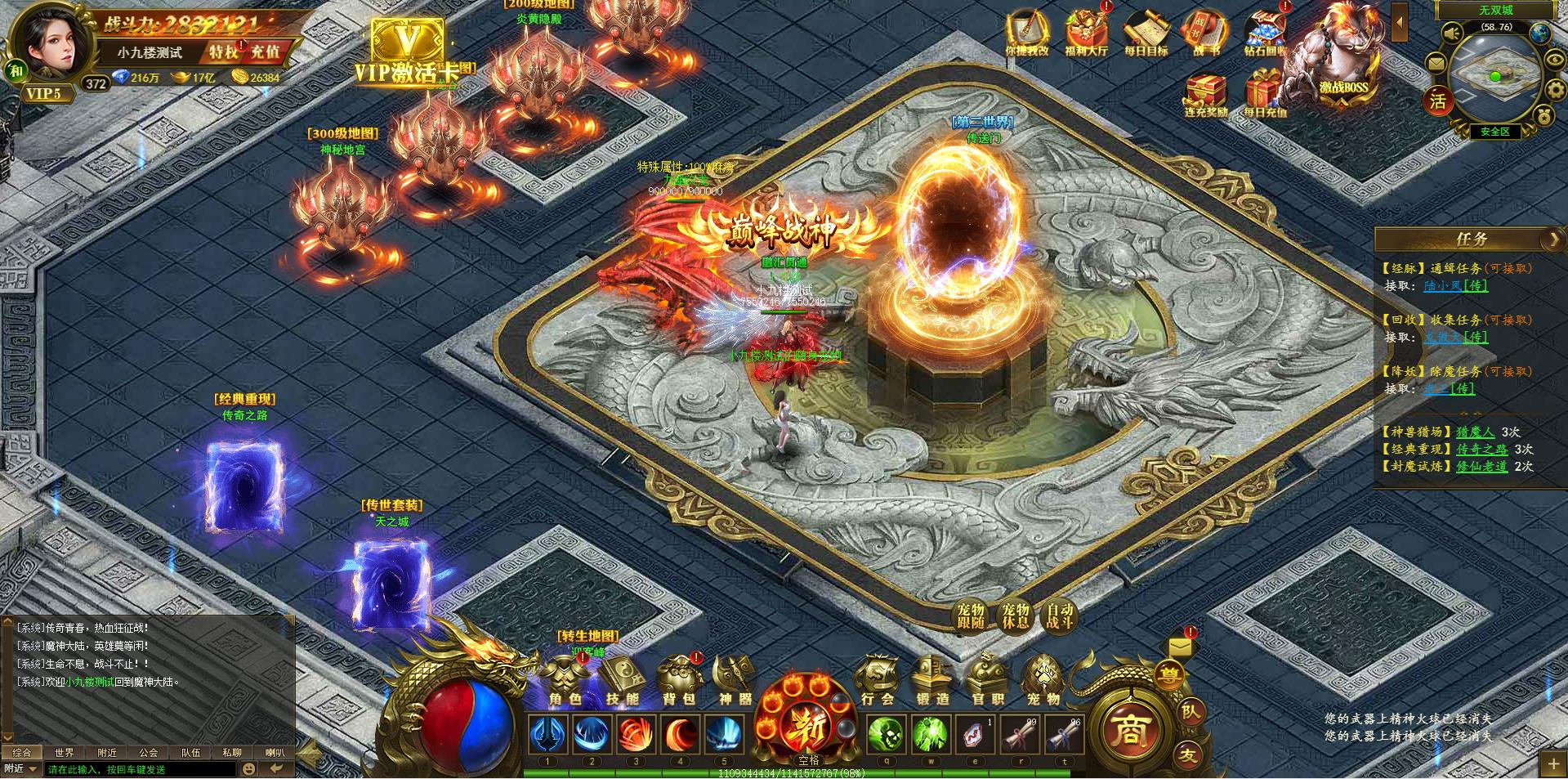Open 每日目标 daily goals scroll
1568x779 pixels.
tap(1146, 34)
